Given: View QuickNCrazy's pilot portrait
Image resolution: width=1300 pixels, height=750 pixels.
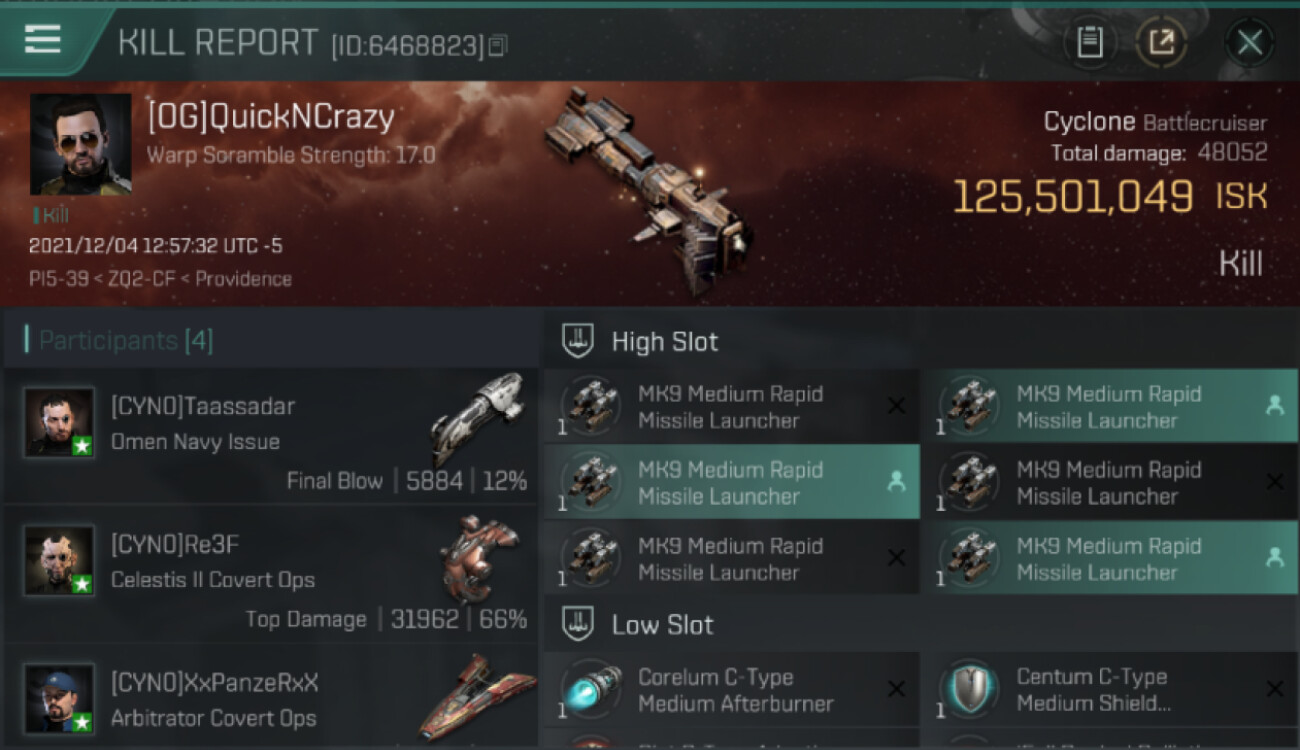Looking at the screenshot, I should click(x=81, y=144).
